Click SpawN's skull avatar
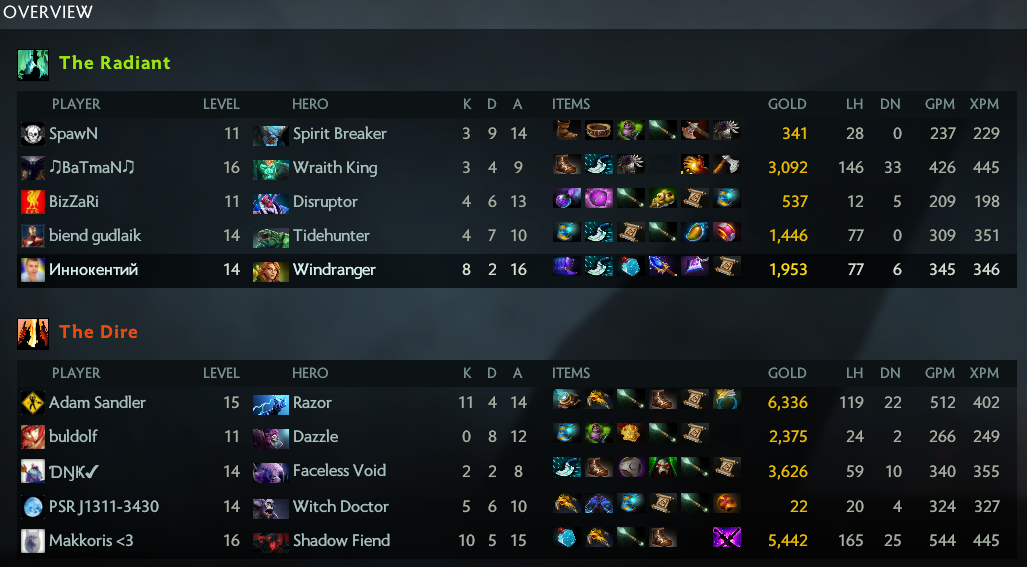Viewport: 1027px width, 567px height. pyautogui.click(x=32, y=134)
